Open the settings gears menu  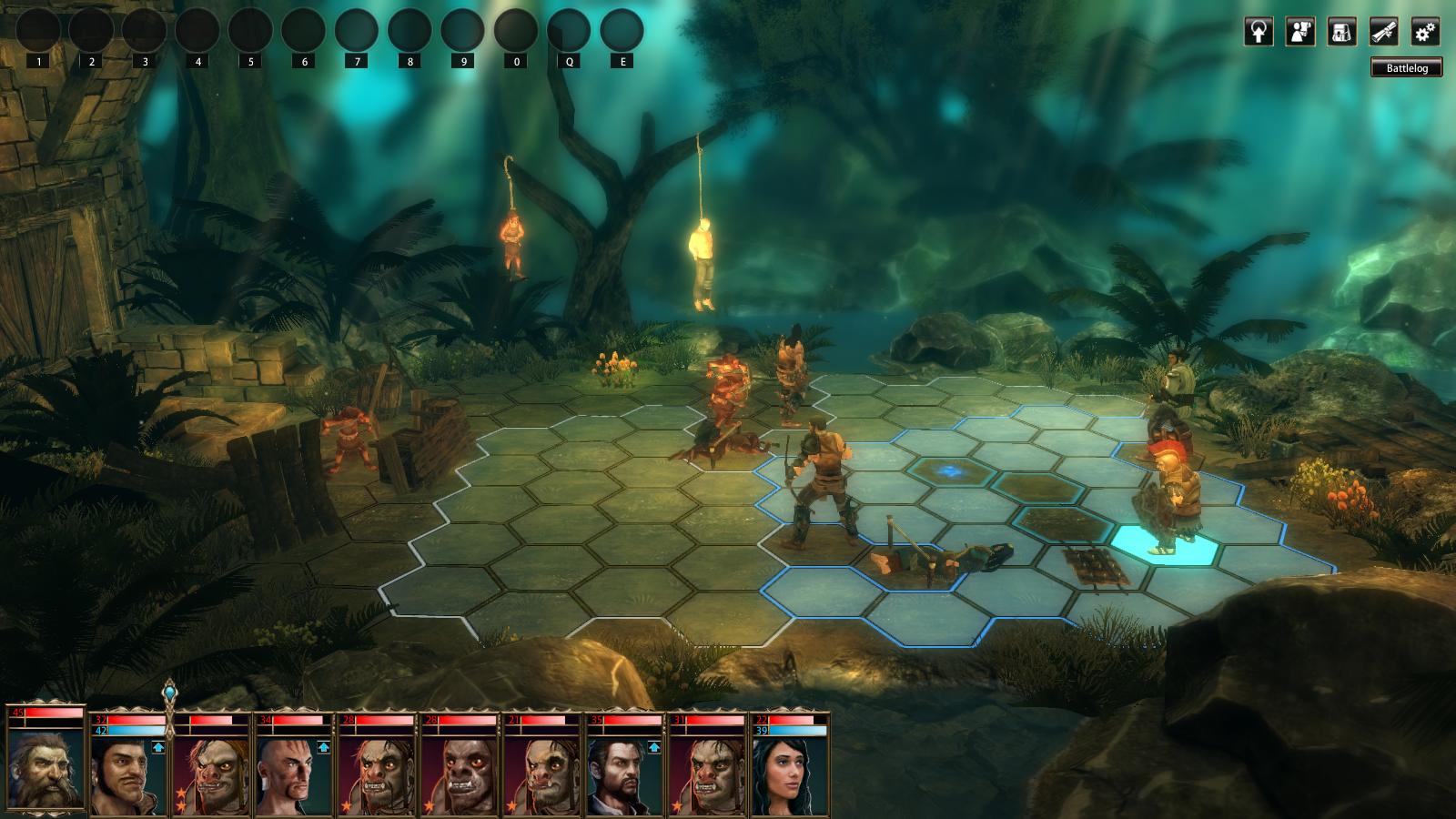coord(1425,32)
